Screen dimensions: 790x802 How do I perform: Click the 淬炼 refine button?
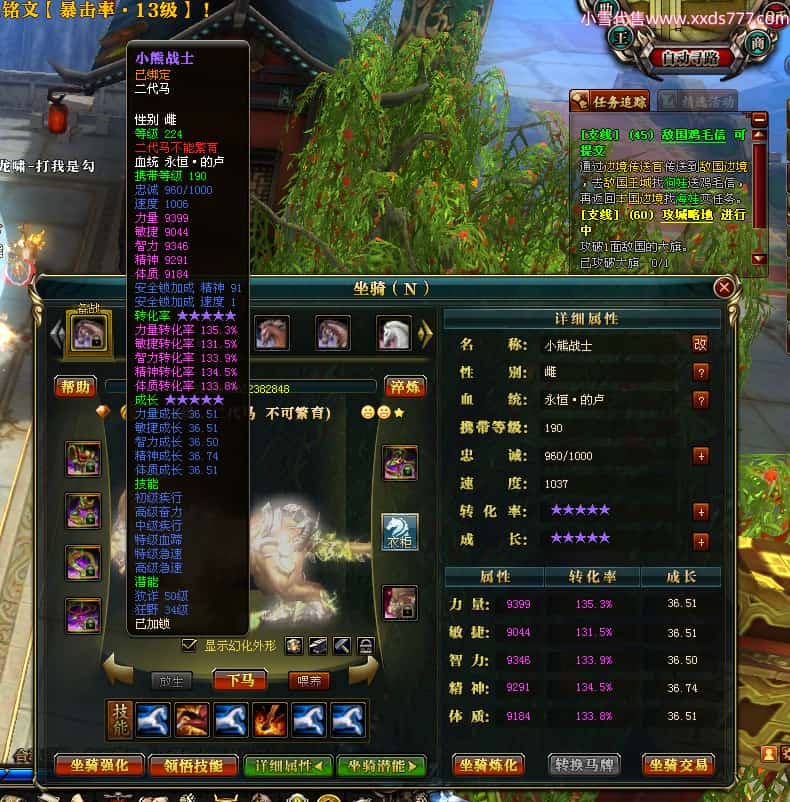coord(405,386)
